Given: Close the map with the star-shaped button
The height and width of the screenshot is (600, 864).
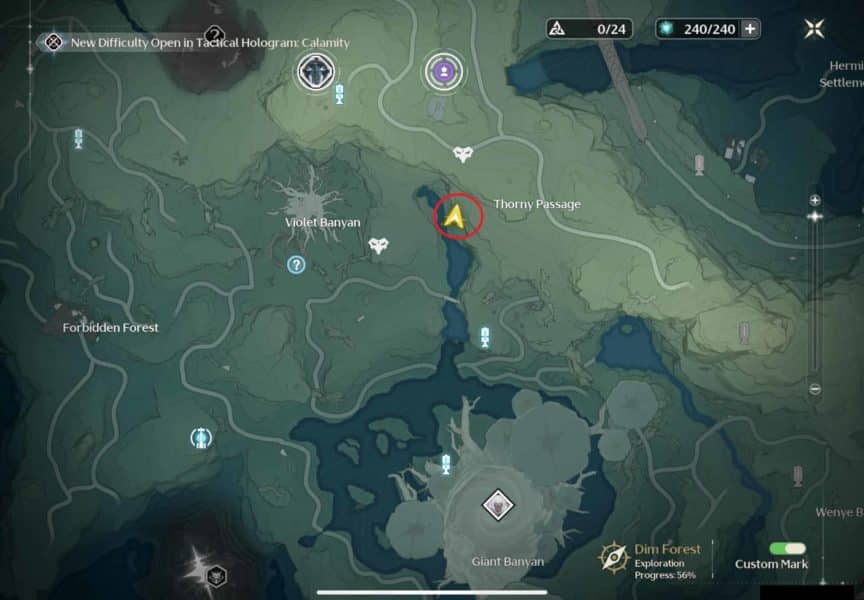Looking at the screenshot, I should coord(814,29).
